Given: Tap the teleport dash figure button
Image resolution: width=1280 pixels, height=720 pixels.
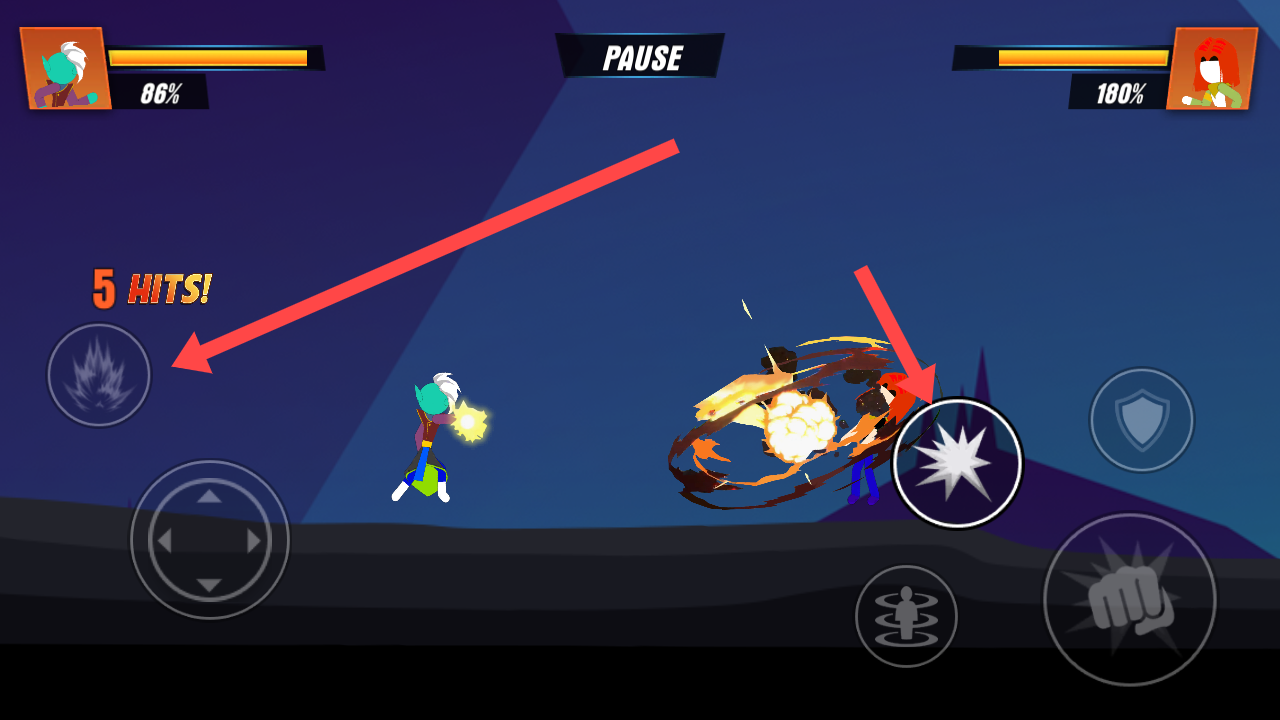Looking at the screenshot, I should pos(906,616).
